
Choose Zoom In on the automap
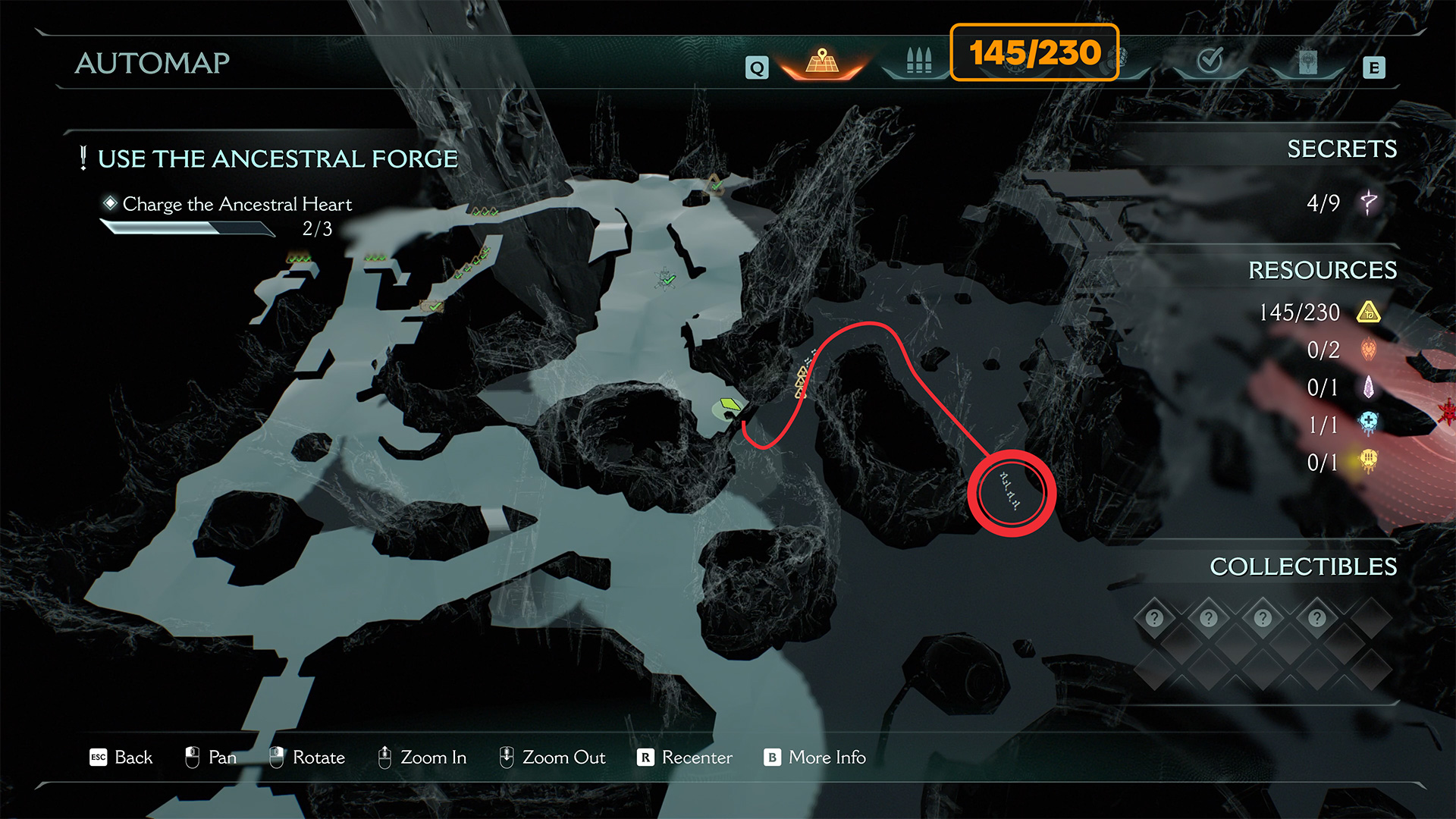pyautogui.click(x=422, y=757)
